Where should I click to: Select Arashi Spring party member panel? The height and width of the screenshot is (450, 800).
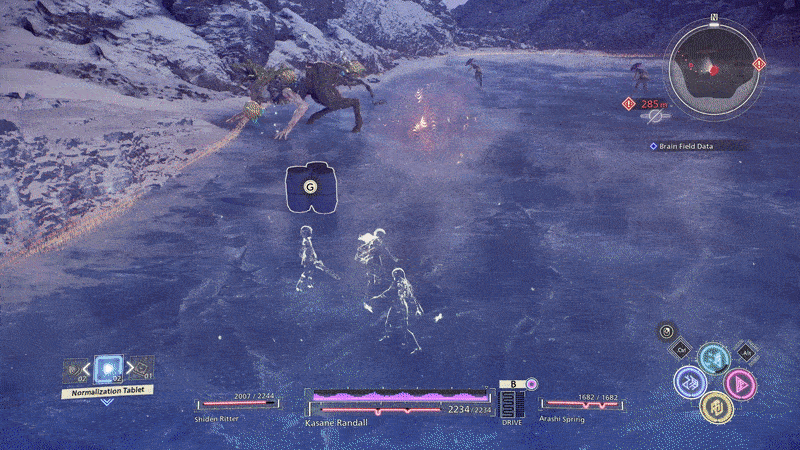click(580, 407)
